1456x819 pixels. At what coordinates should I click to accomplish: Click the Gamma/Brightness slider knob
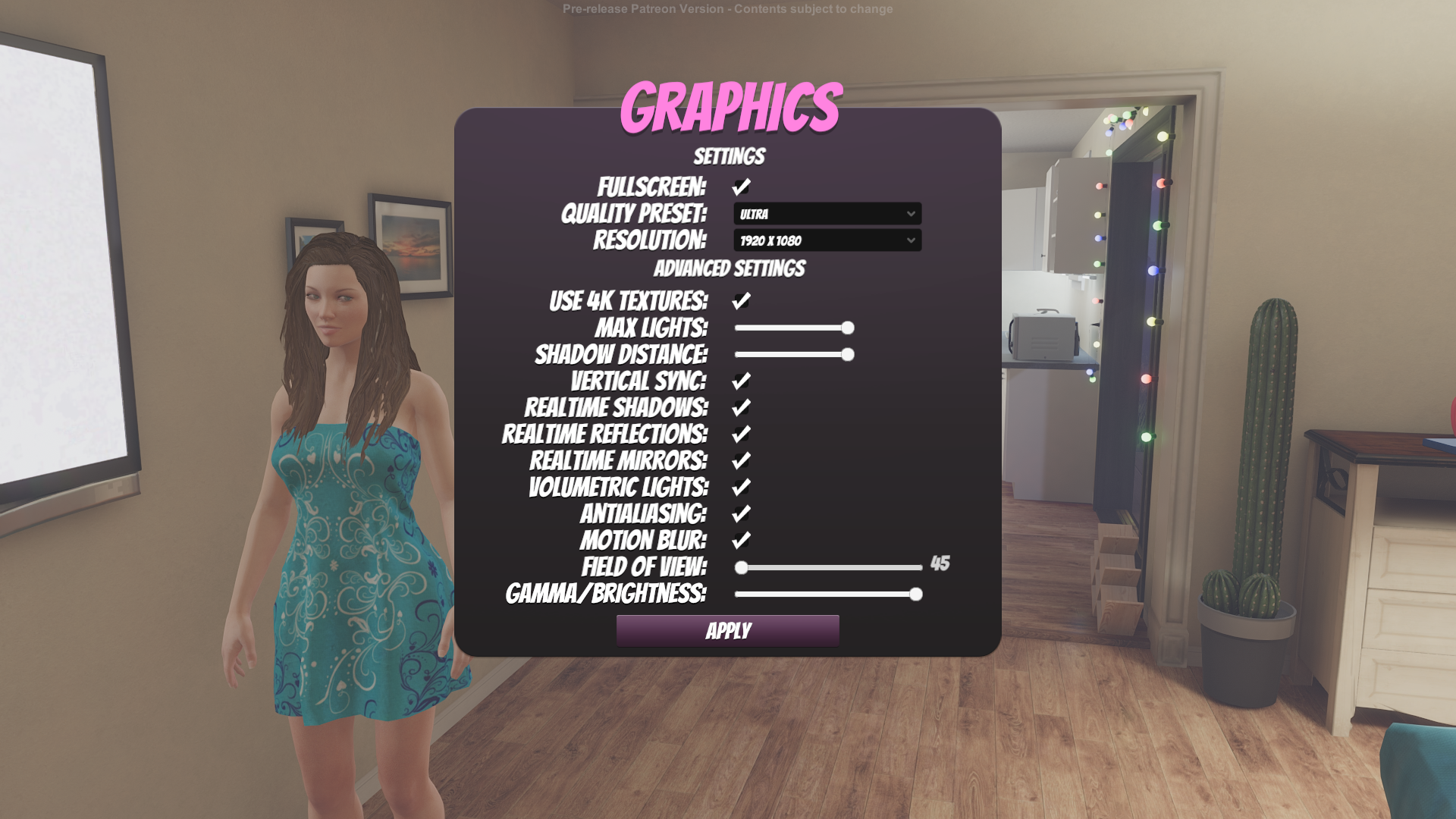(x=915, y=595)
